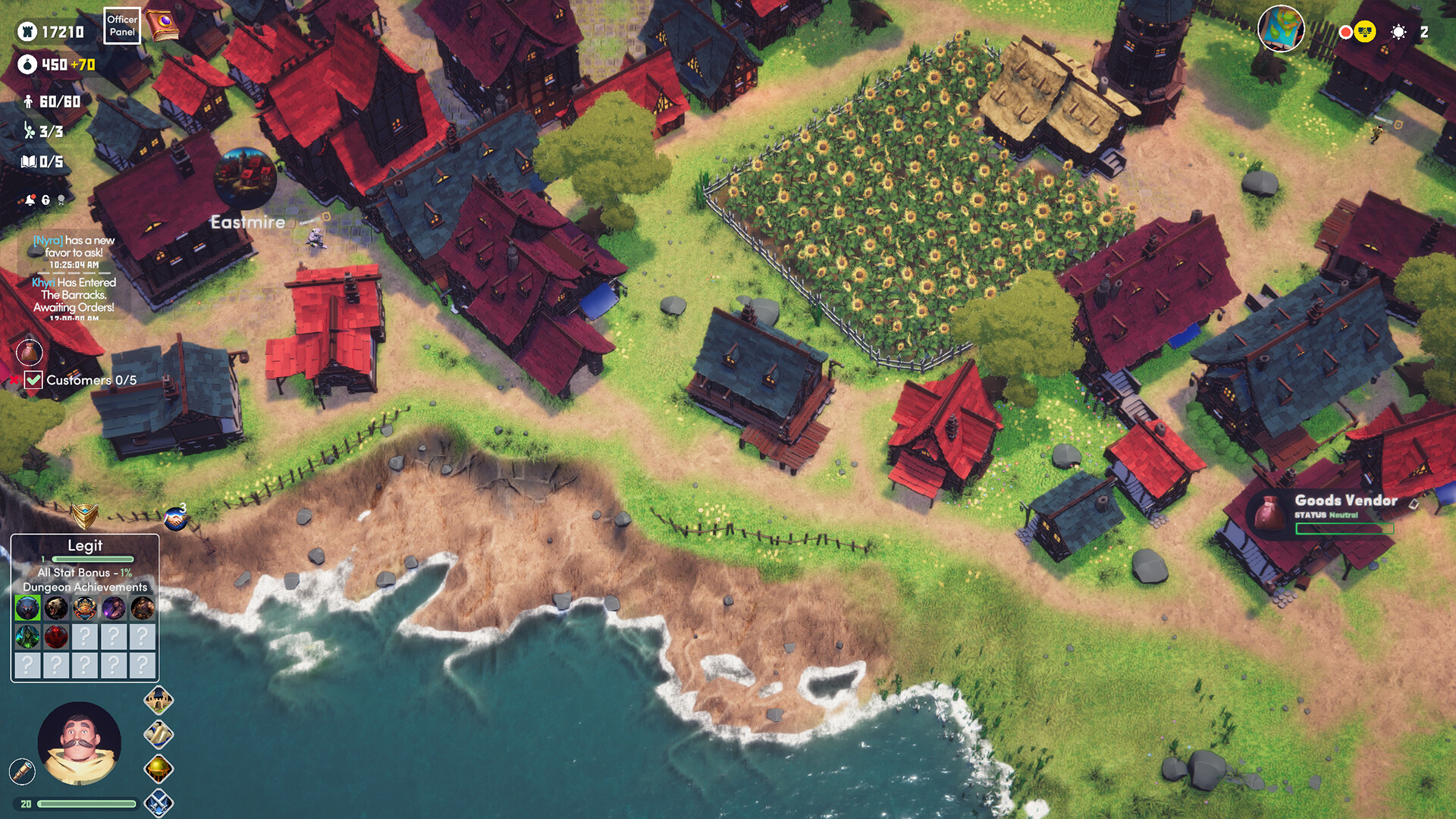This screenshot has width=1456, height=819.
Task: Toggle the Customers 0/5 checkbox
Action: point(32,380)
